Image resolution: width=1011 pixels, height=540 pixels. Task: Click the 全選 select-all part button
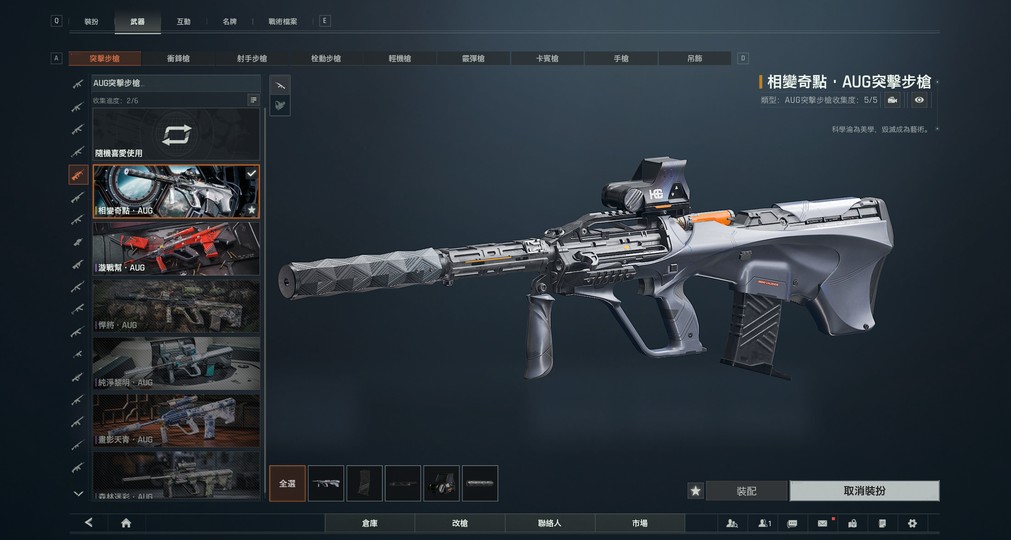[x=287, y=483]
